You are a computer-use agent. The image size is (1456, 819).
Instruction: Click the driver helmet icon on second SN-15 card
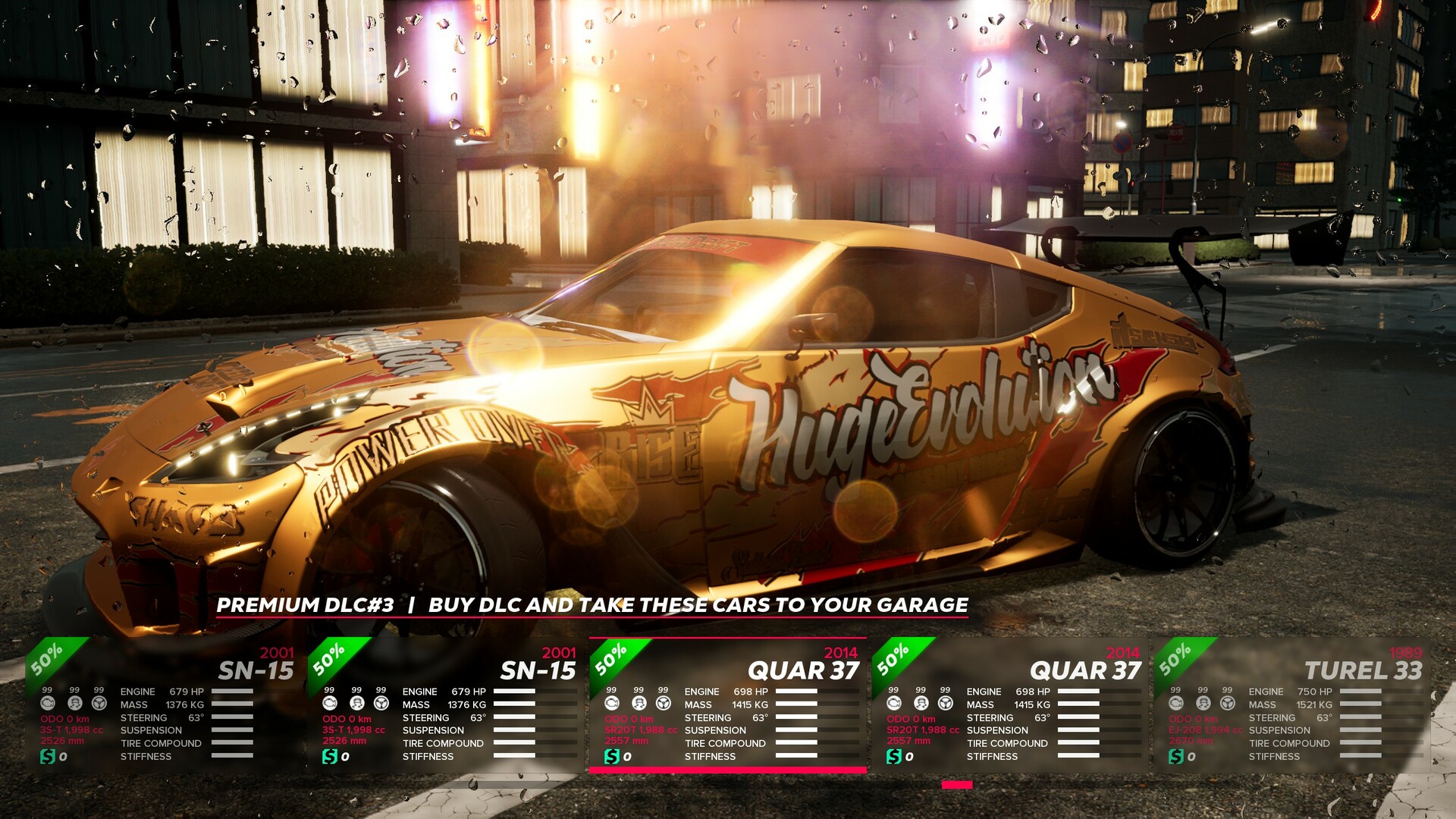pyautogui.click(x=356, y=704)
